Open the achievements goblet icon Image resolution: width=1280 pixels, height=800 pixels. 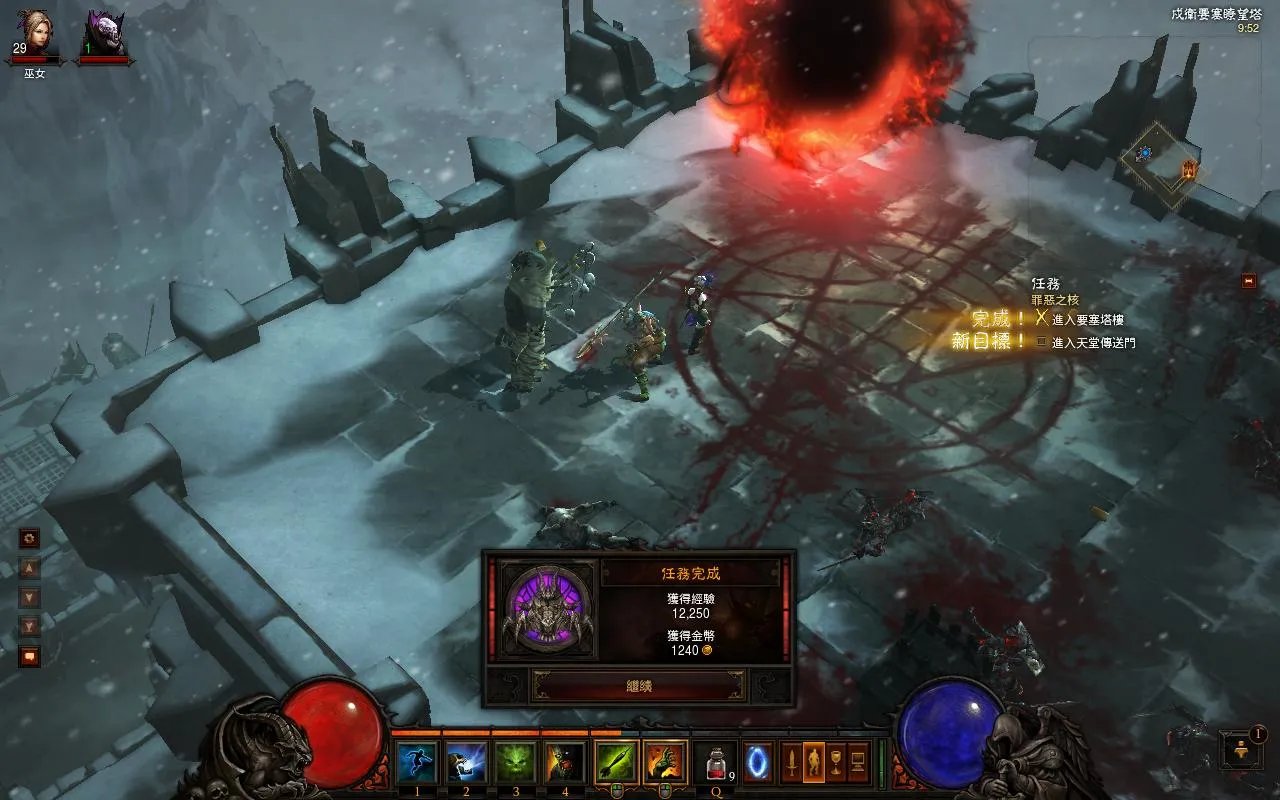click(x=836, y=763)
